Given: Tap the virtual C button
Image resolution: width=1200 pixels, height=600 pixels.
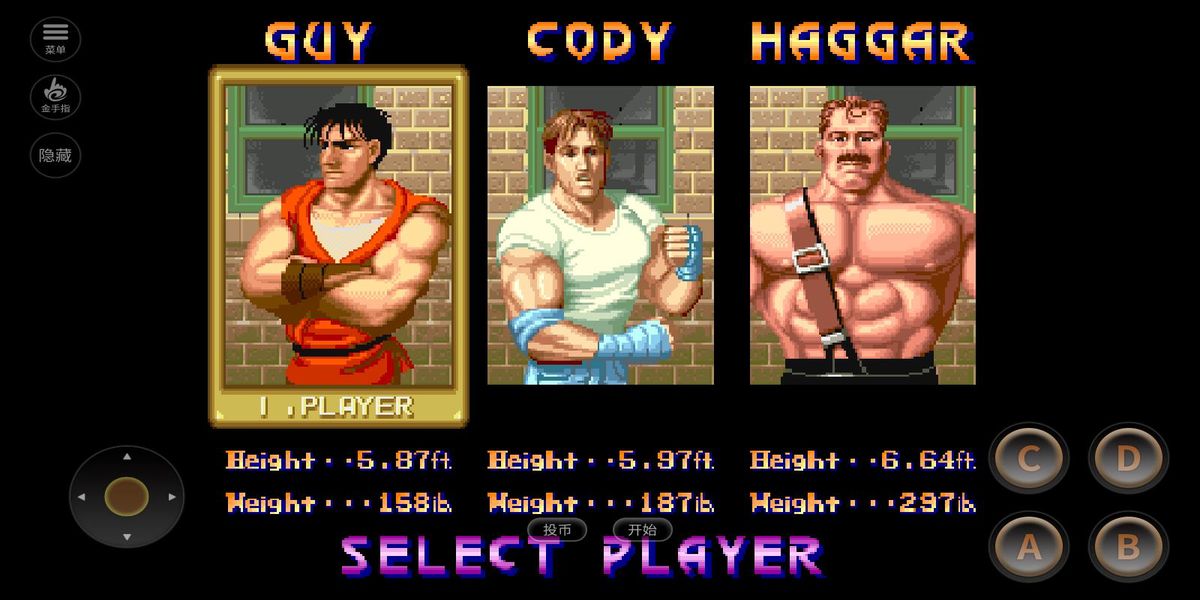Looking at the screenshot, I should coord(1029,458).
